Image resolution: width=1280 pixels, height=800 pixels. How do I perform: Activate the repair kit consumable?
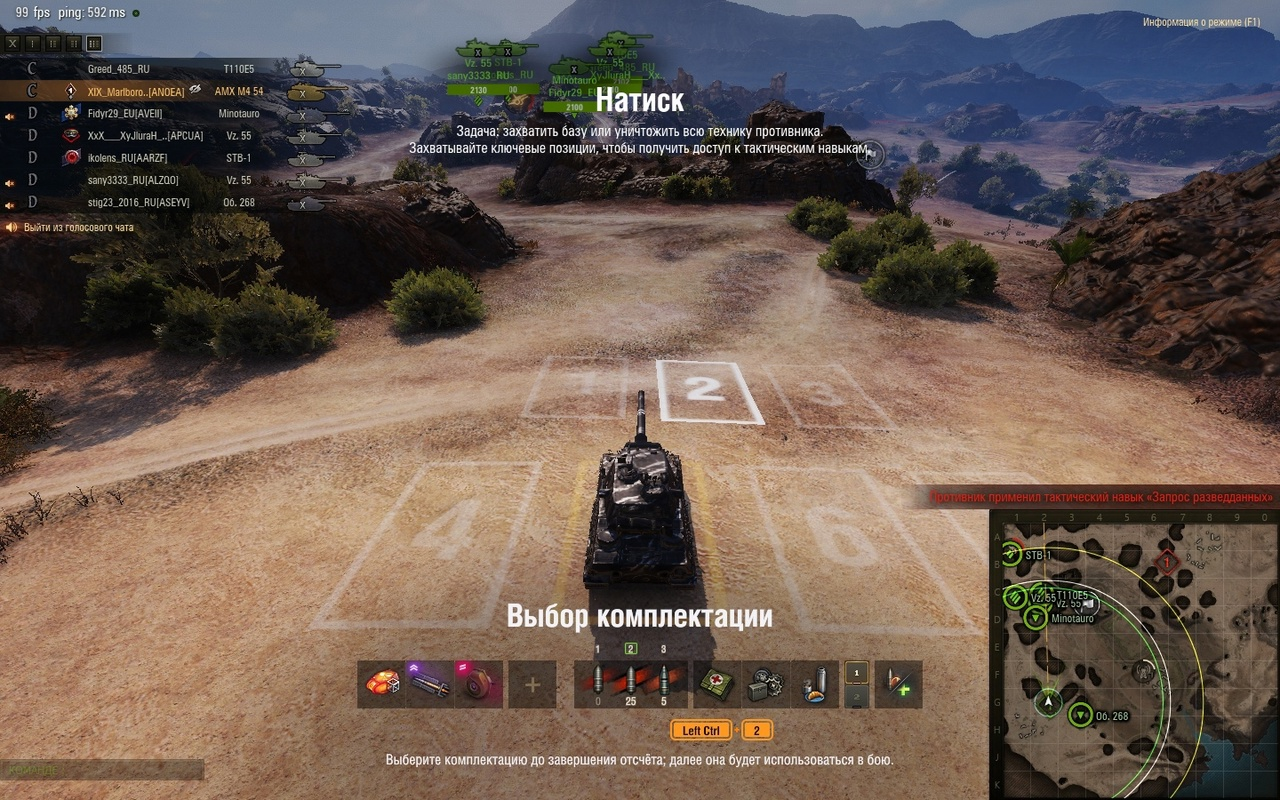pos(766,684)
